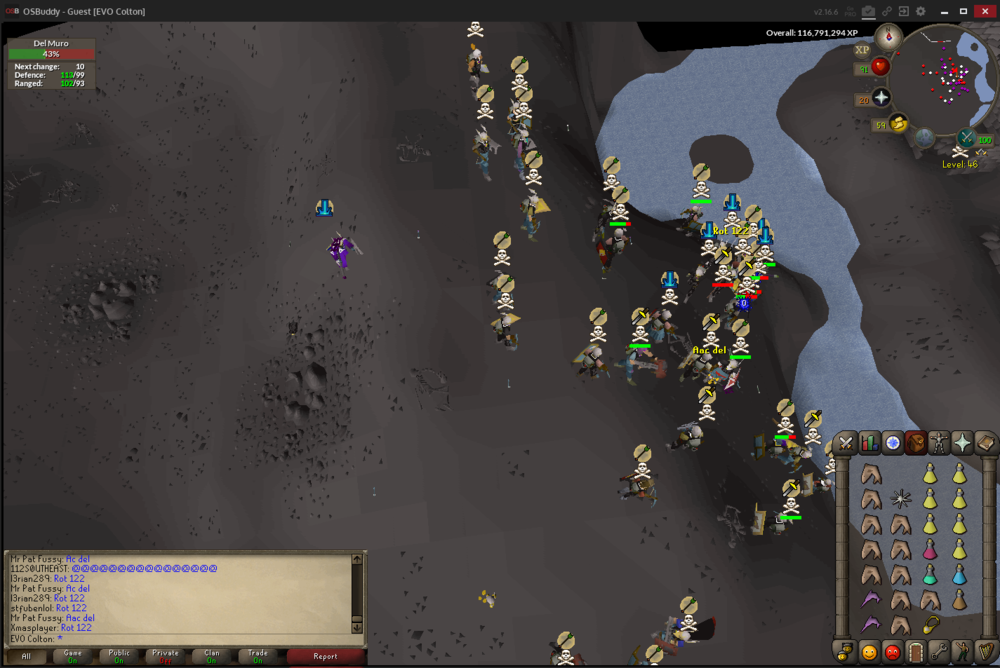Switch to the Stats tab

point(869,442)
